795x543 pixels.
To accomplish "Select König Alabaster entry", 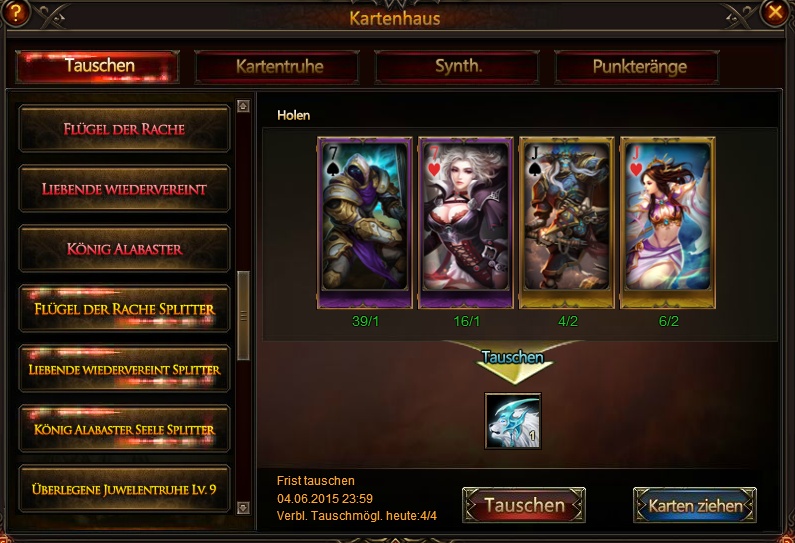I will point(124,249).
